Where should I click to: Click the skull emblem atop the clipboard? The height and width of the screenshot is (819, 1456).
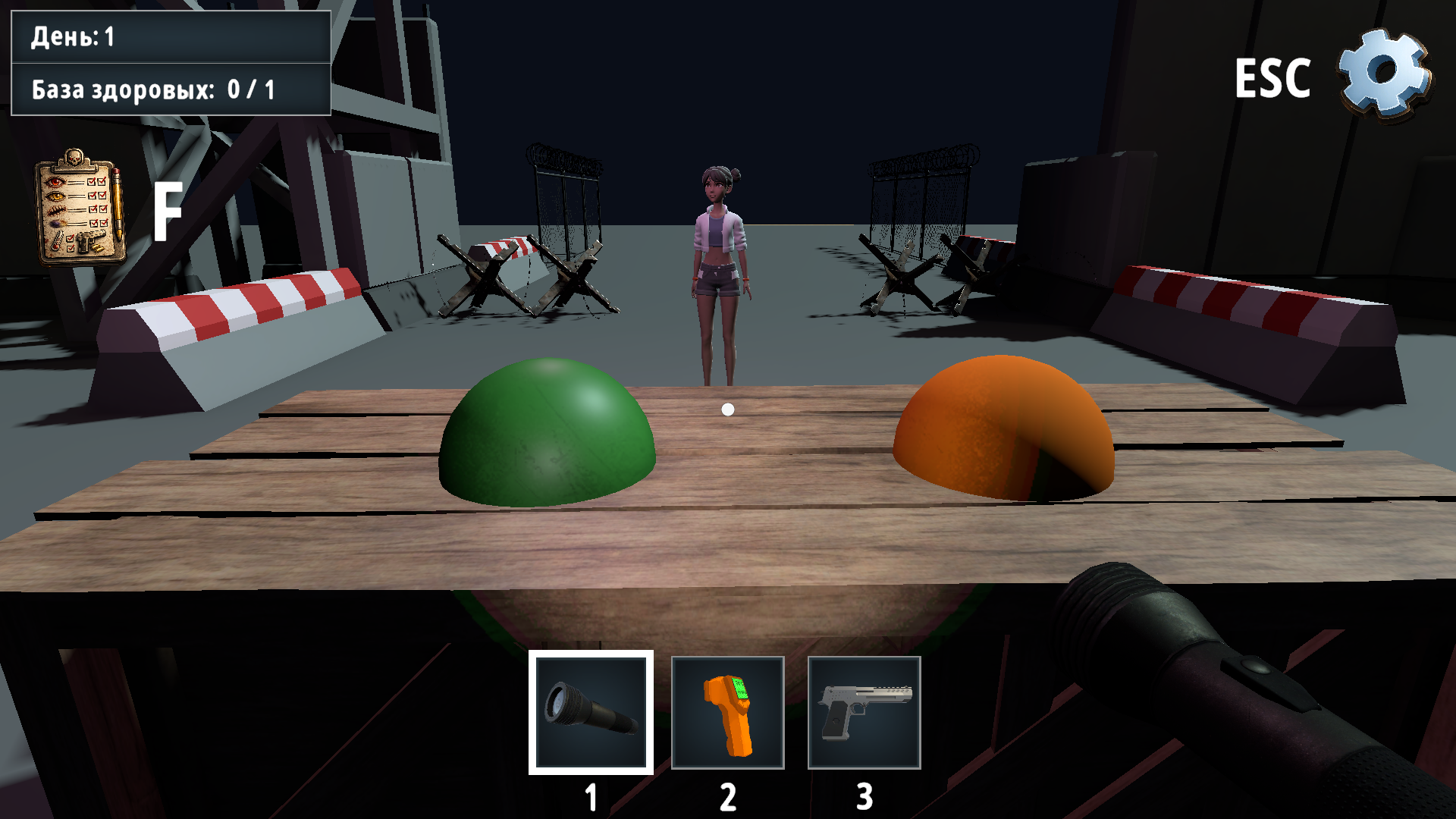point(74,157)
